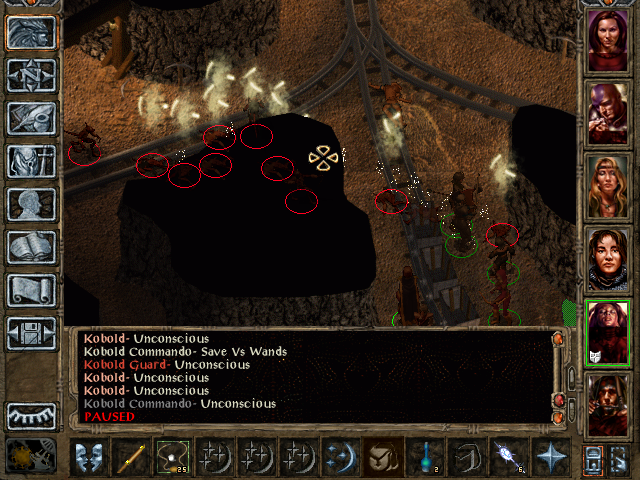Select the dark-haired armored woman's portrait

tap(607, 257)
